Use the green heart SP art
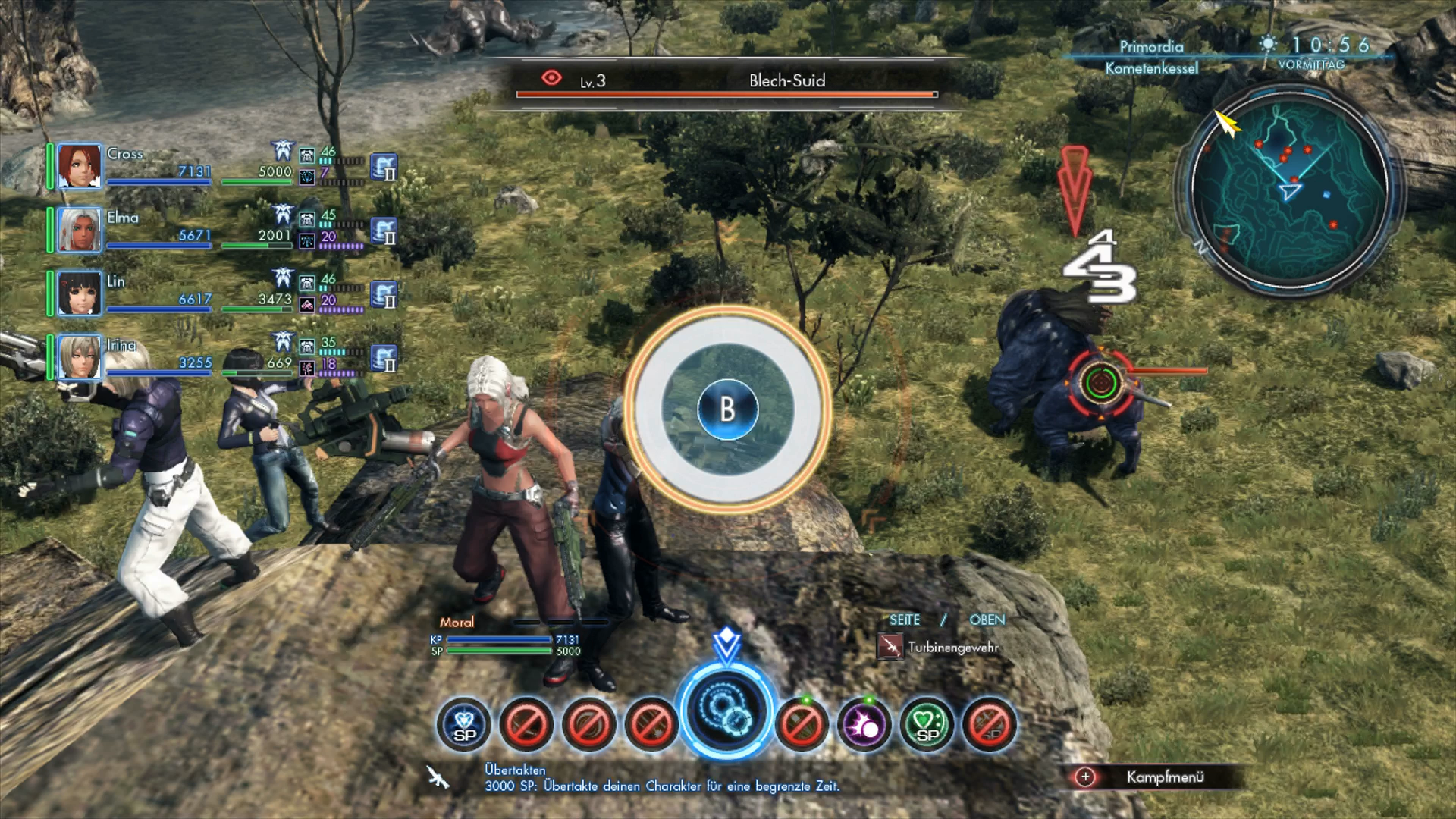Screen dimensions: 1456x819 (927, 724)
